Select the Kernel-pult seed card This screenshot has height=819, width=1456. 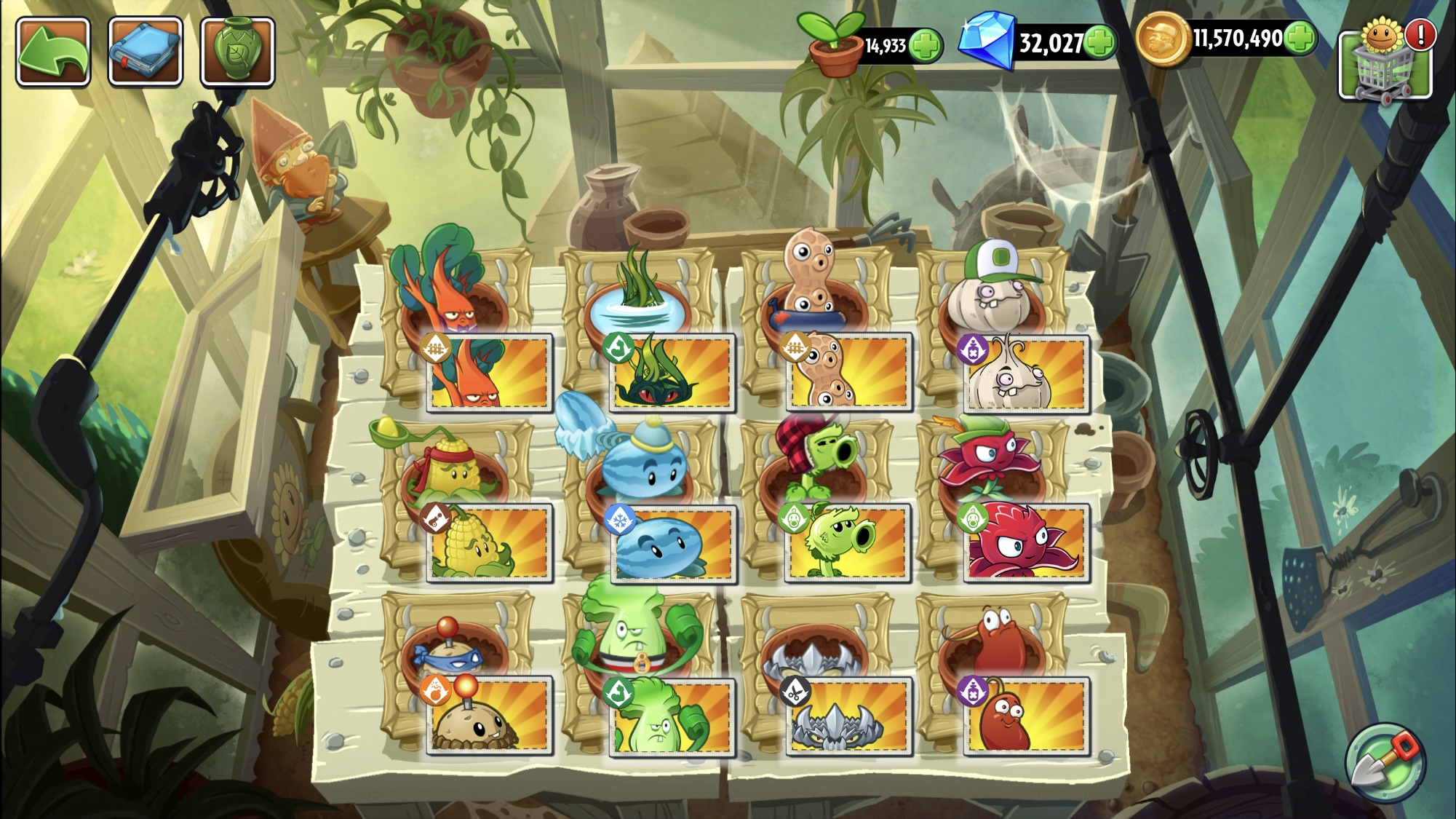[x=489, y=543]
